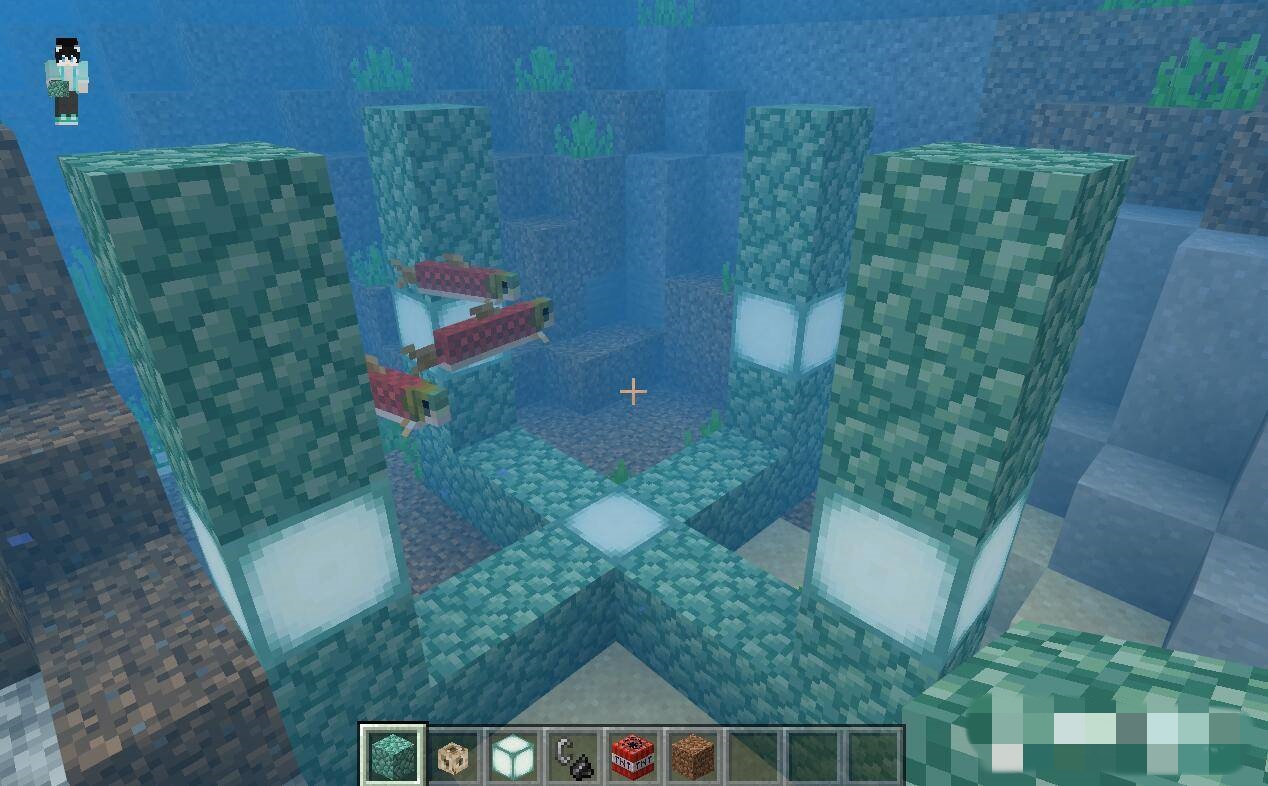Click the player character paper doll
1268x786 pixels.
tap(67, 82)
